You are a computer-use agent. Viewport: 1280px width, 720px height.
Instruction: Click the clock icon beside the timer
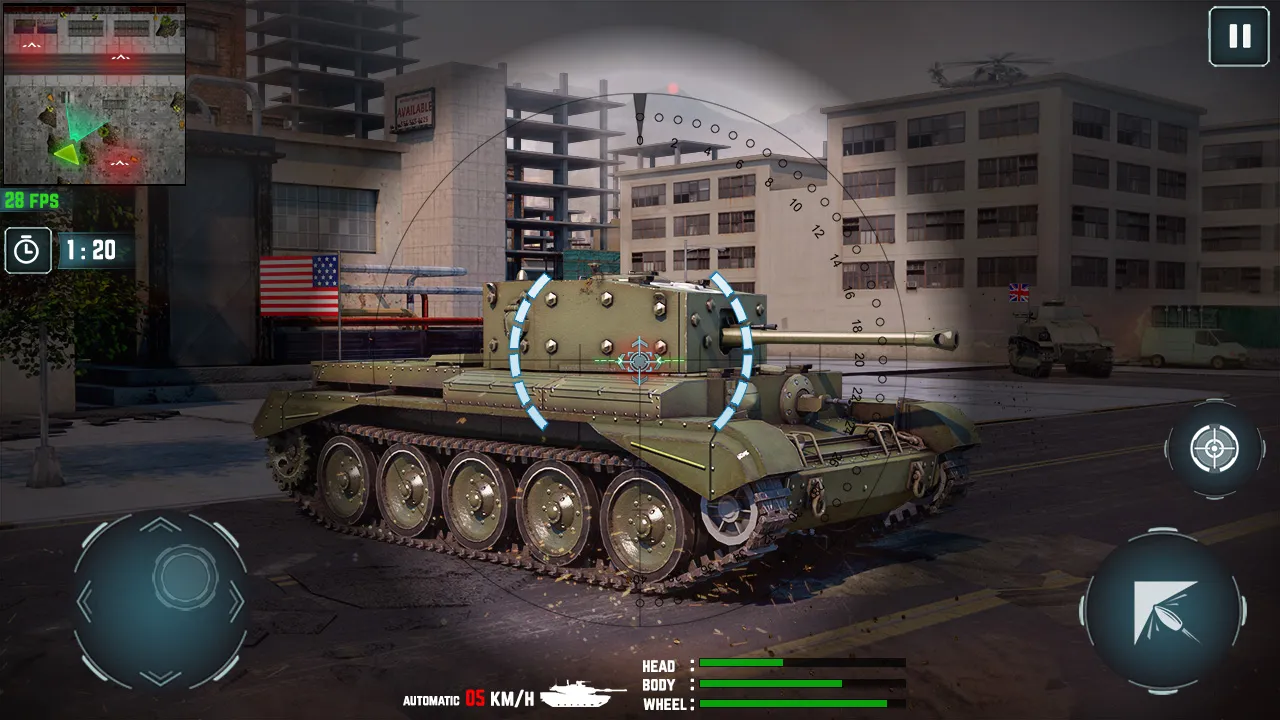click(27, 250)
